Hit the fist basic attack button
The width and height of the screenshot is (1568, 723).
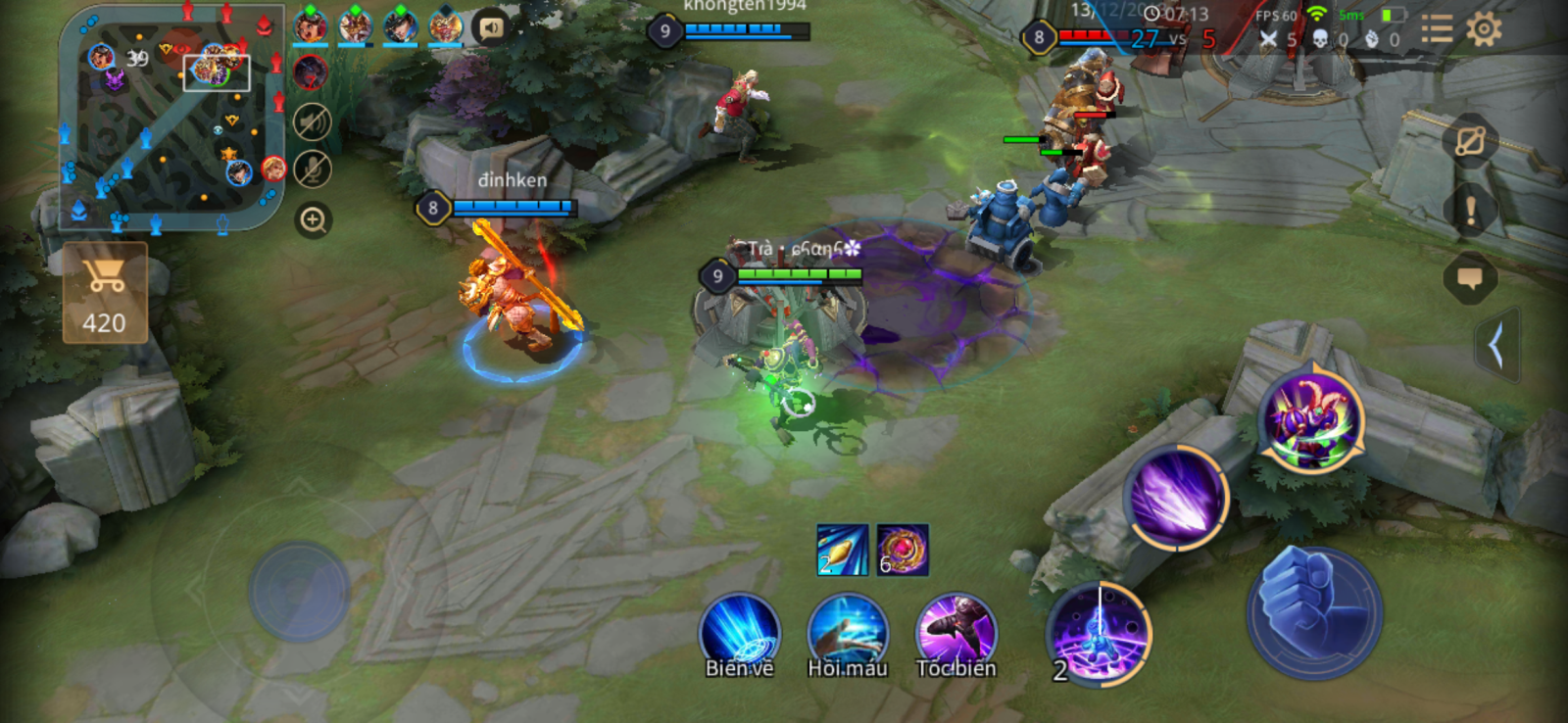[1313, 612]
